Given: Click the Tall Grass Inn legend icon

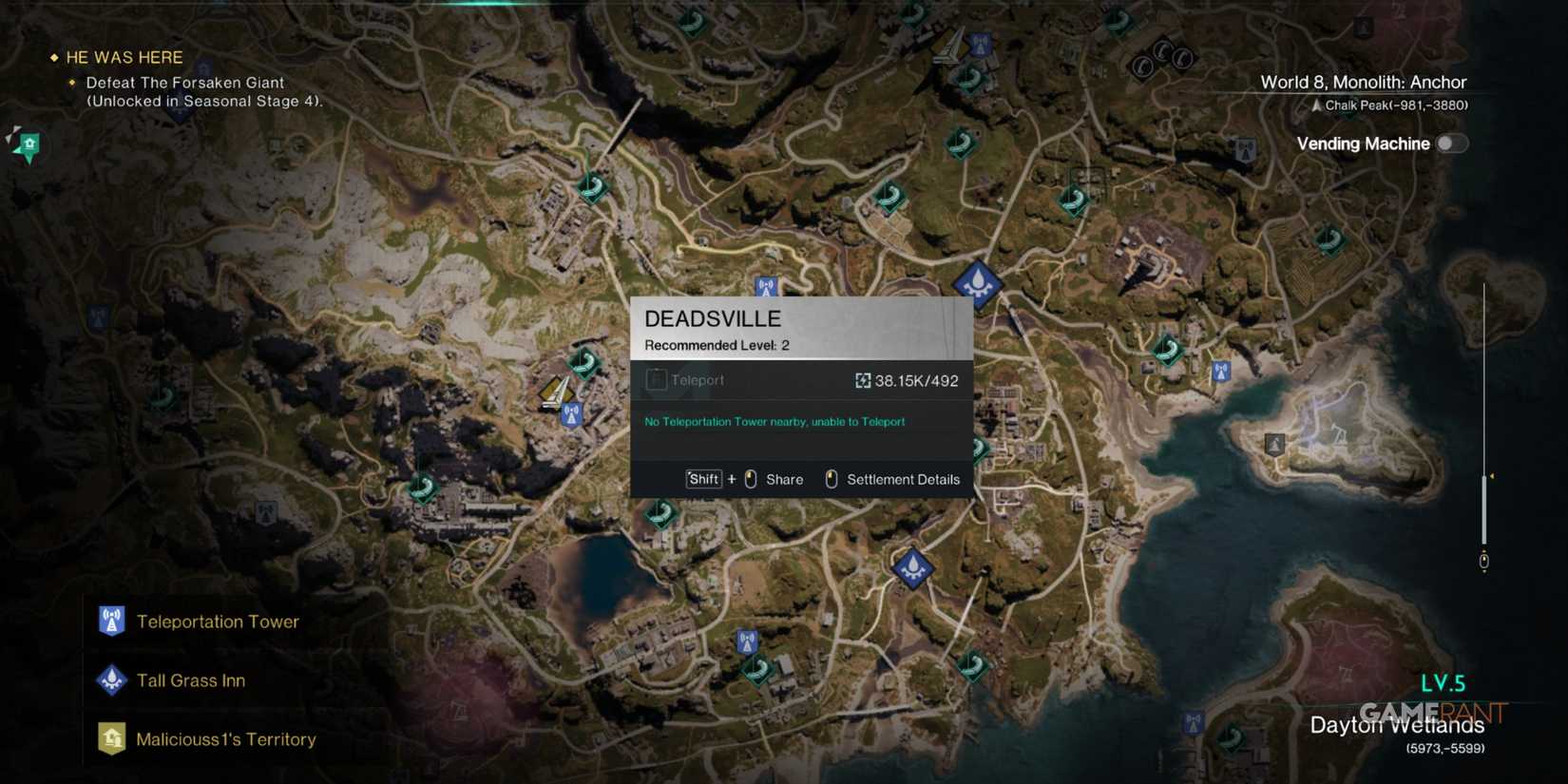Looking at the screenshot, I should pos(111,679).
